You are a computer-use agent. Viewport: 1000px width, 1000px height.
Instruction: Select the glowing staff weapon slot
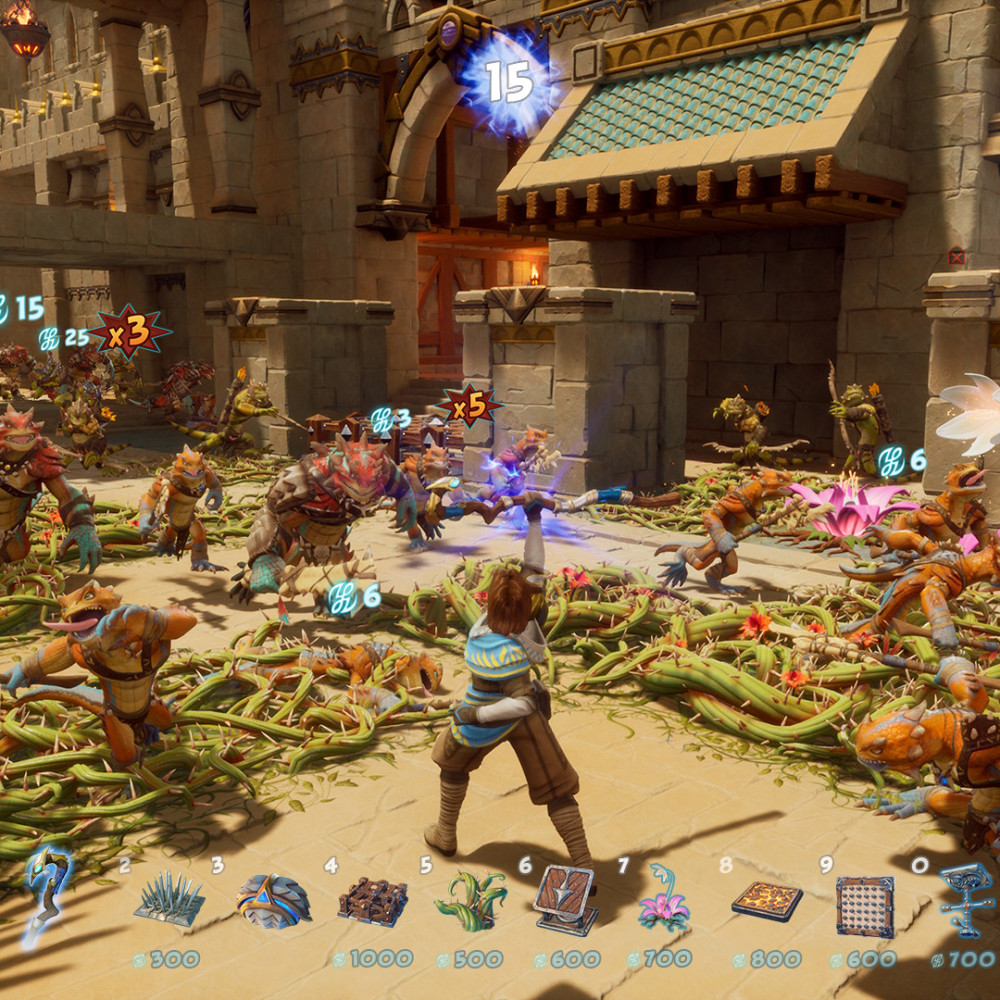point(45,893)
